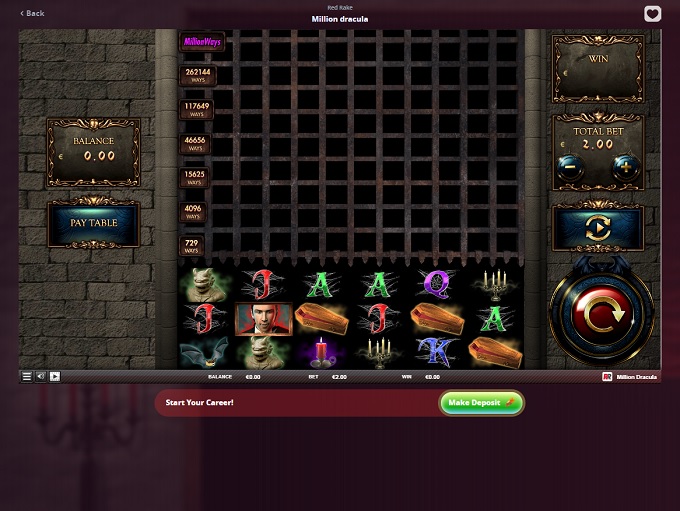Toggle sound with speaker icon
This screenshot has width=680, height=511.
[x=41, y=377]
